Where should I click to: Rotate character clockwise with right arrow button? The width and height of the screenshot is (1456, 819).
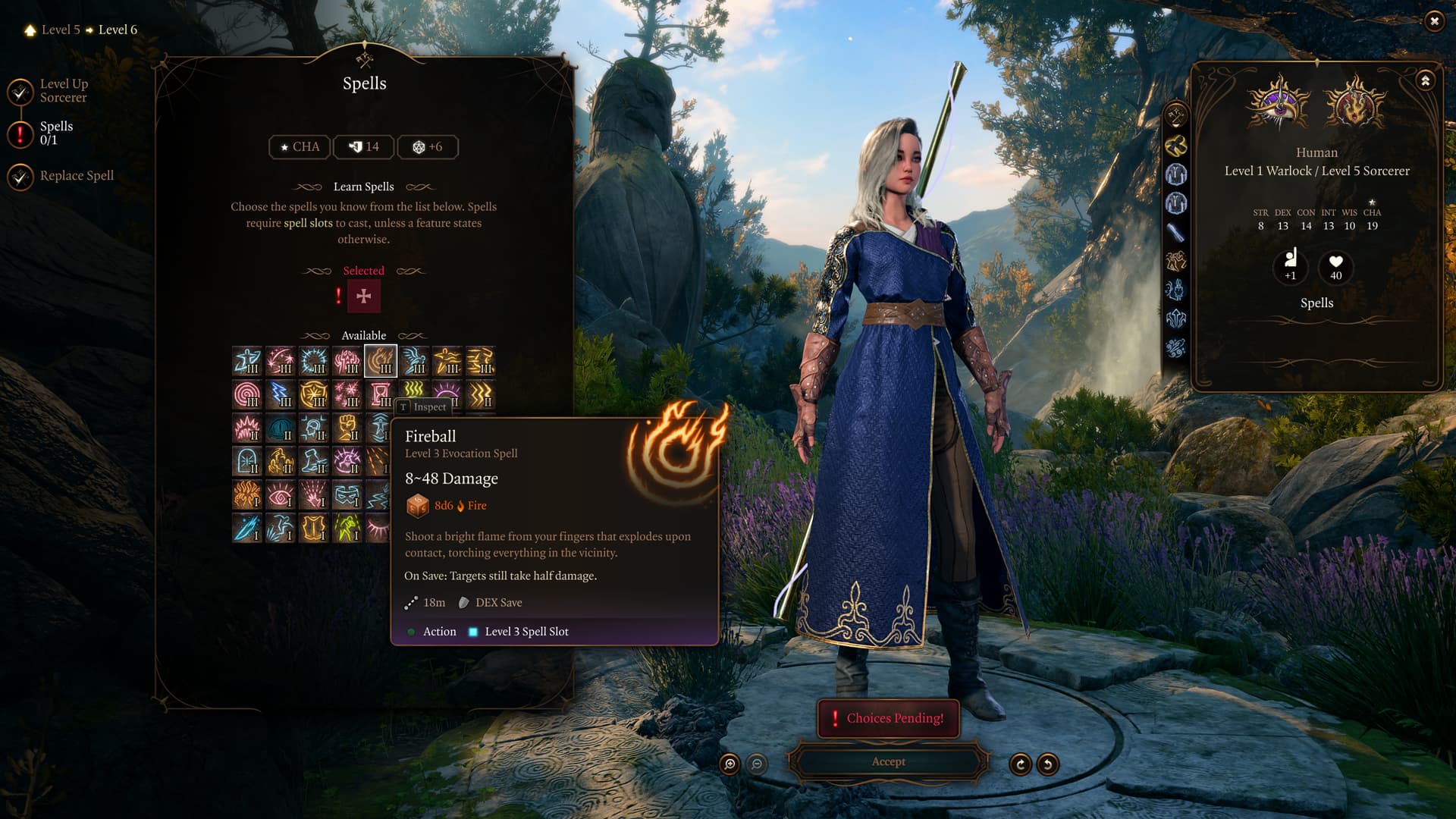(x=1020, y=764)
